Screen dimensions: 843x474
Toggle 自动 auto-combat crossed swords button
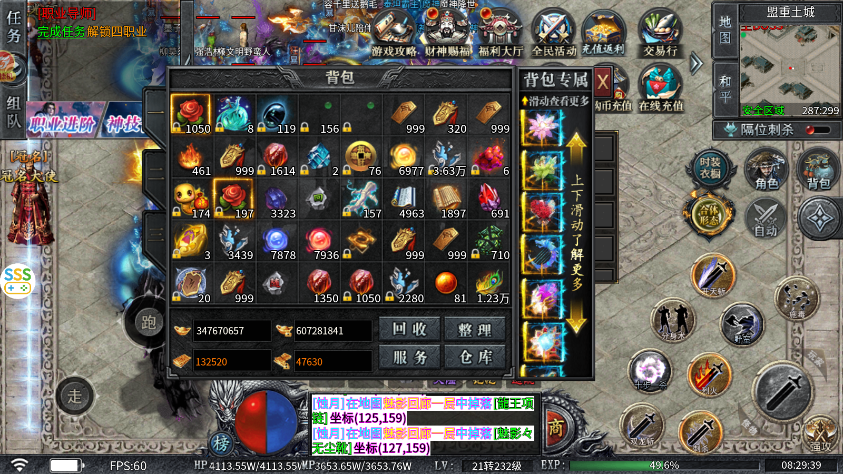point(767,216)
